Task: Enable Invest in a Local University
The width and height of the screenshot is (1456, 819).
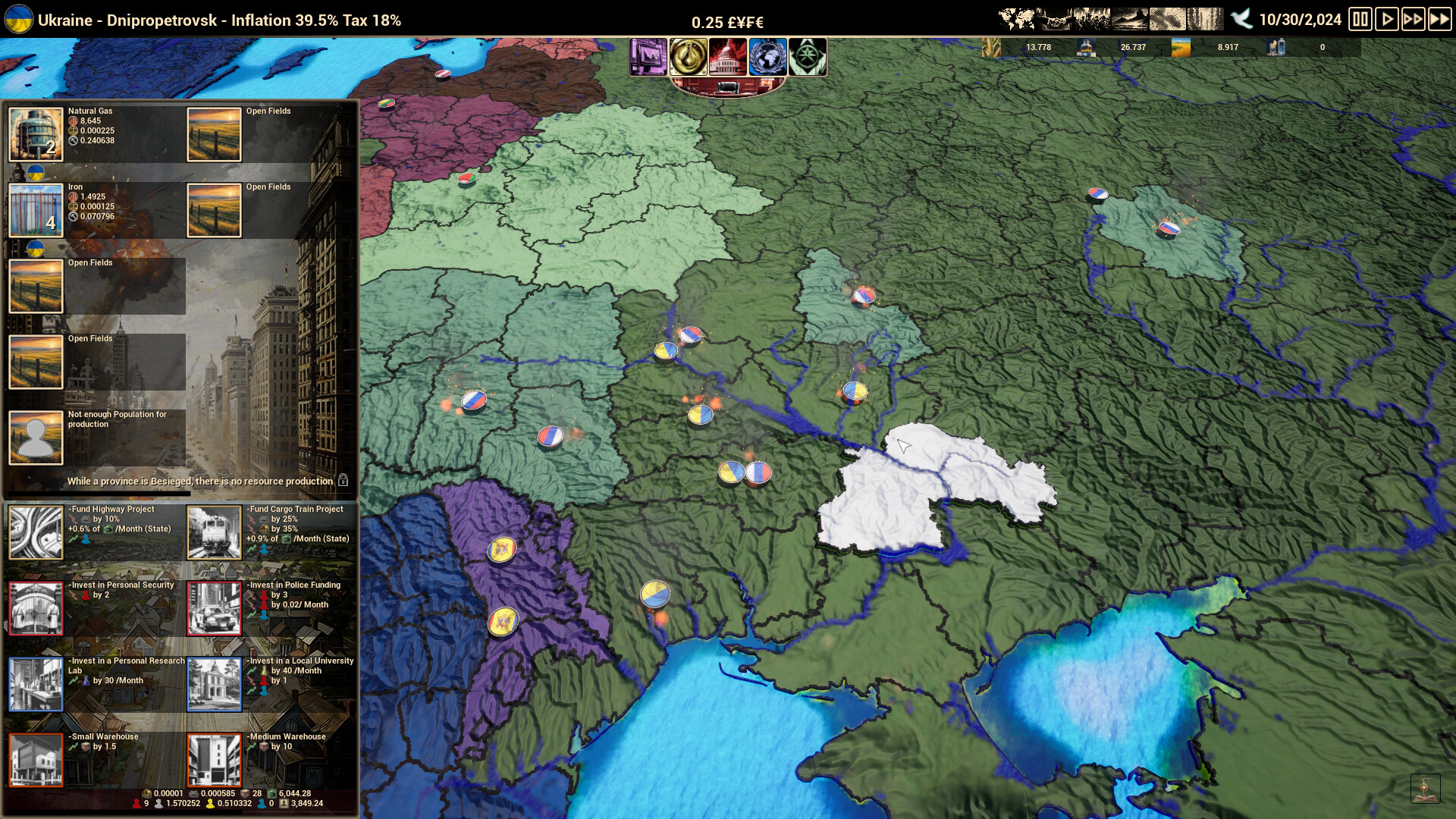Action: point(215,685)
